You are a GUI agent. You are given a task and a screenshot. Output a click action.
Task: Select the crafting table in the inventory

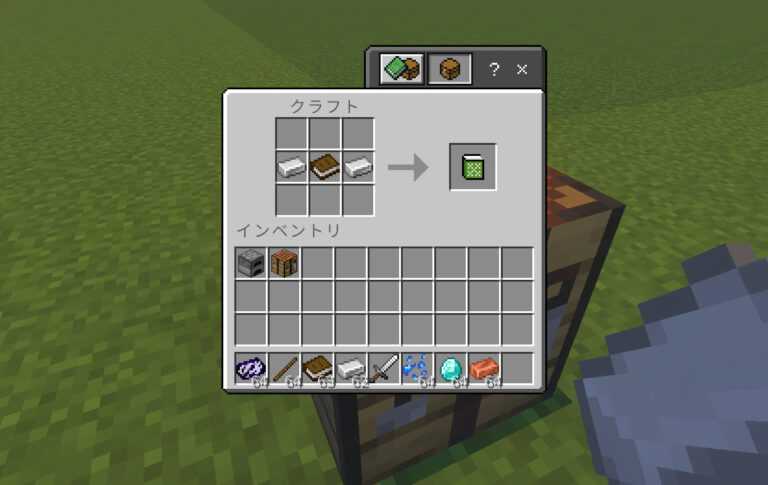285,263
